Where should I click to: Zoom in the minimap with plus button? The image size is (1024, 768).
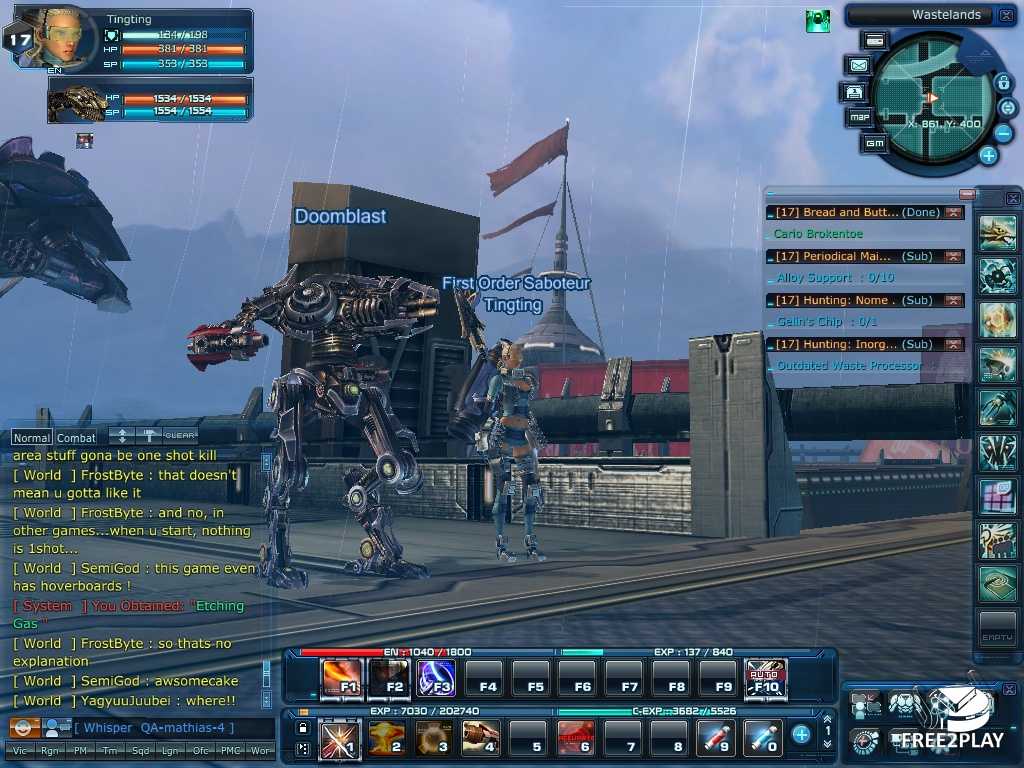click(x=988, y=155)
